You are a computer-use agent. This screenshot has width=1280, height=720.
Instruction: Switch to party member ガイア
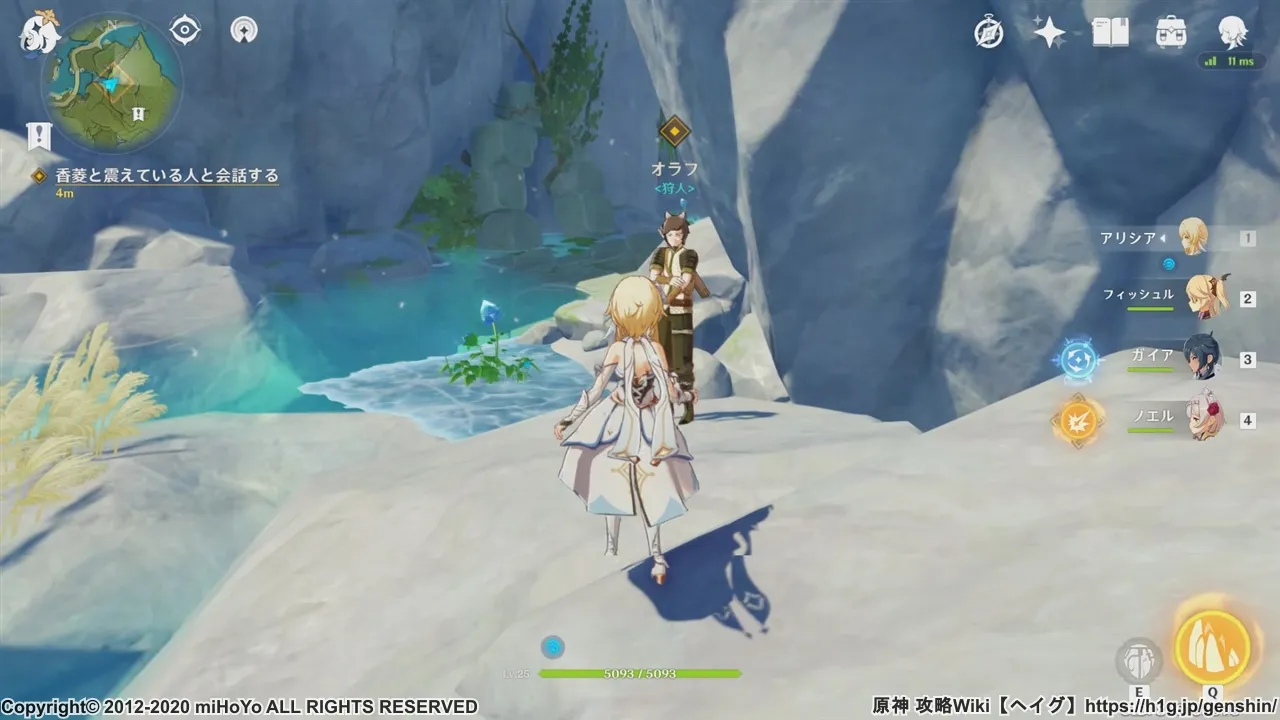(x=1202, y=358)
